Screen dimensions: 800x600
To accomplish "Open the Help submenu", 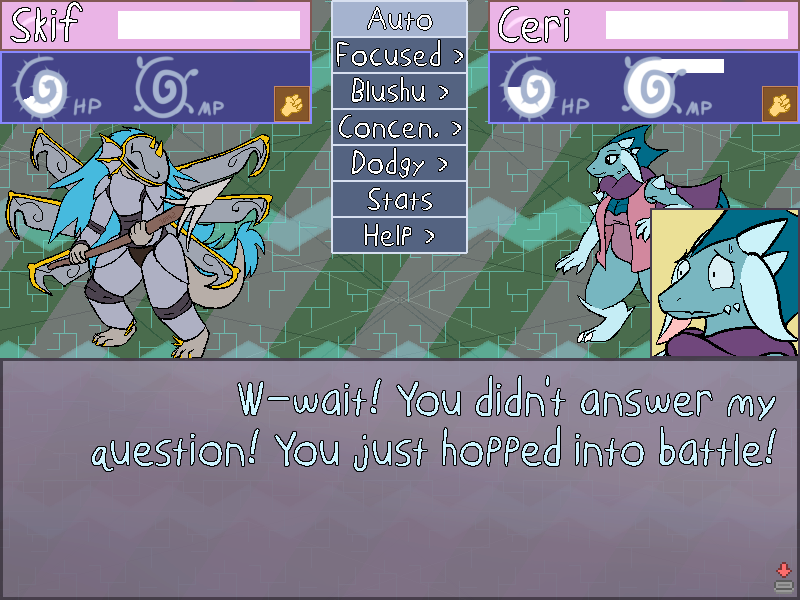I will tap(399, 235).
